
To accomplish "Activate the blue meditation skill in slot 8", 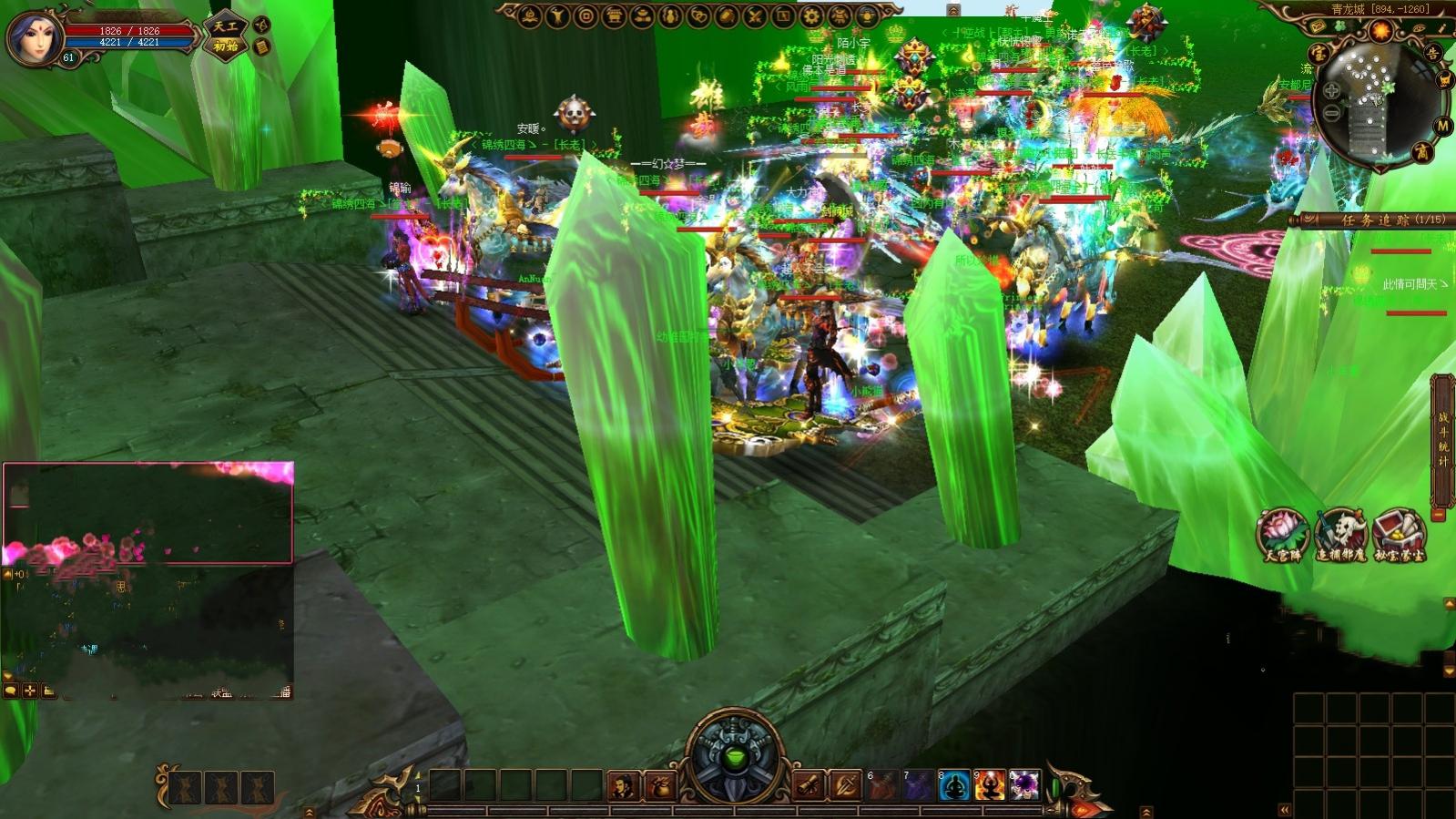I will coord(954,785).
